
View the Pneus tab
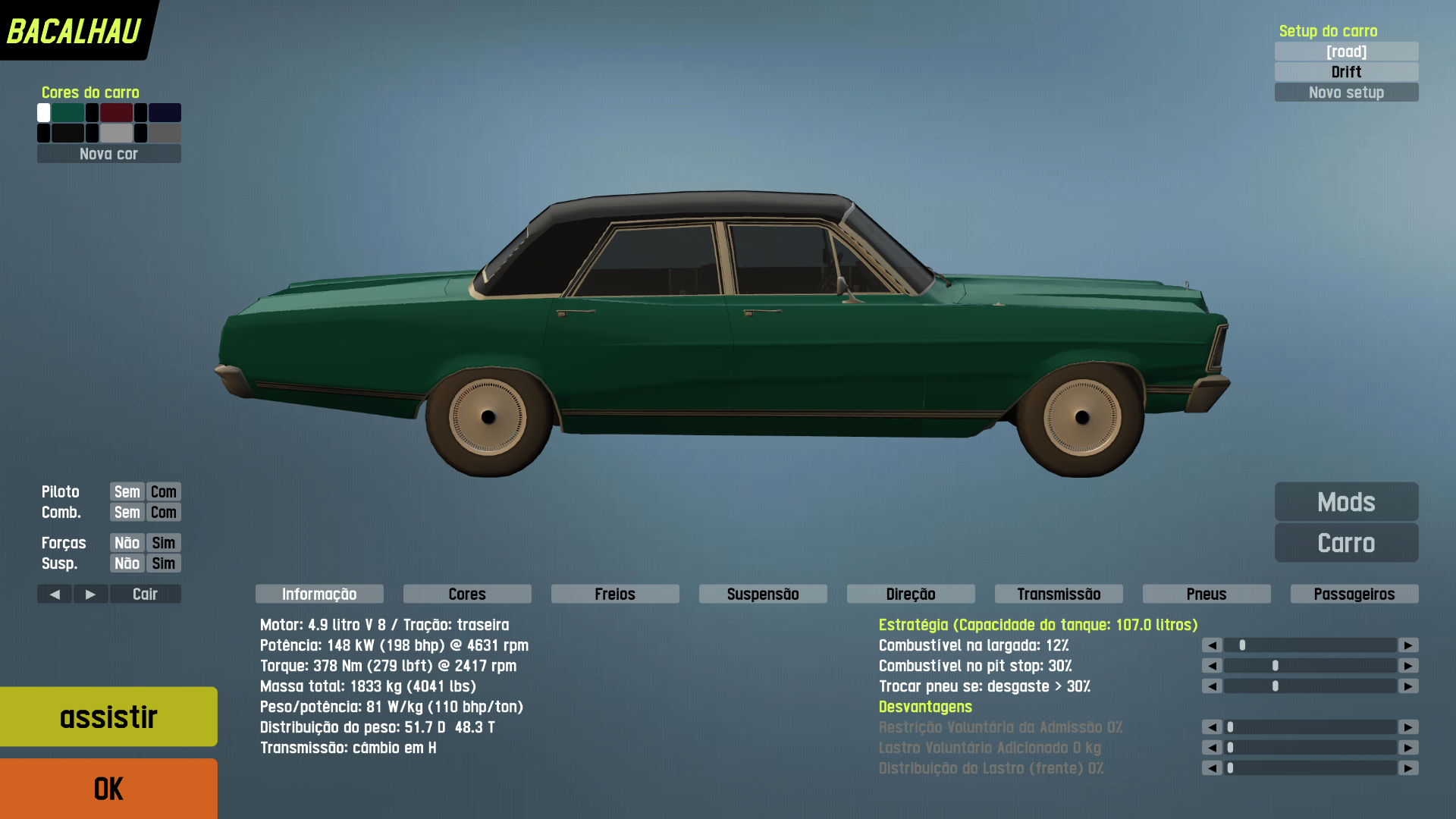1207,594
